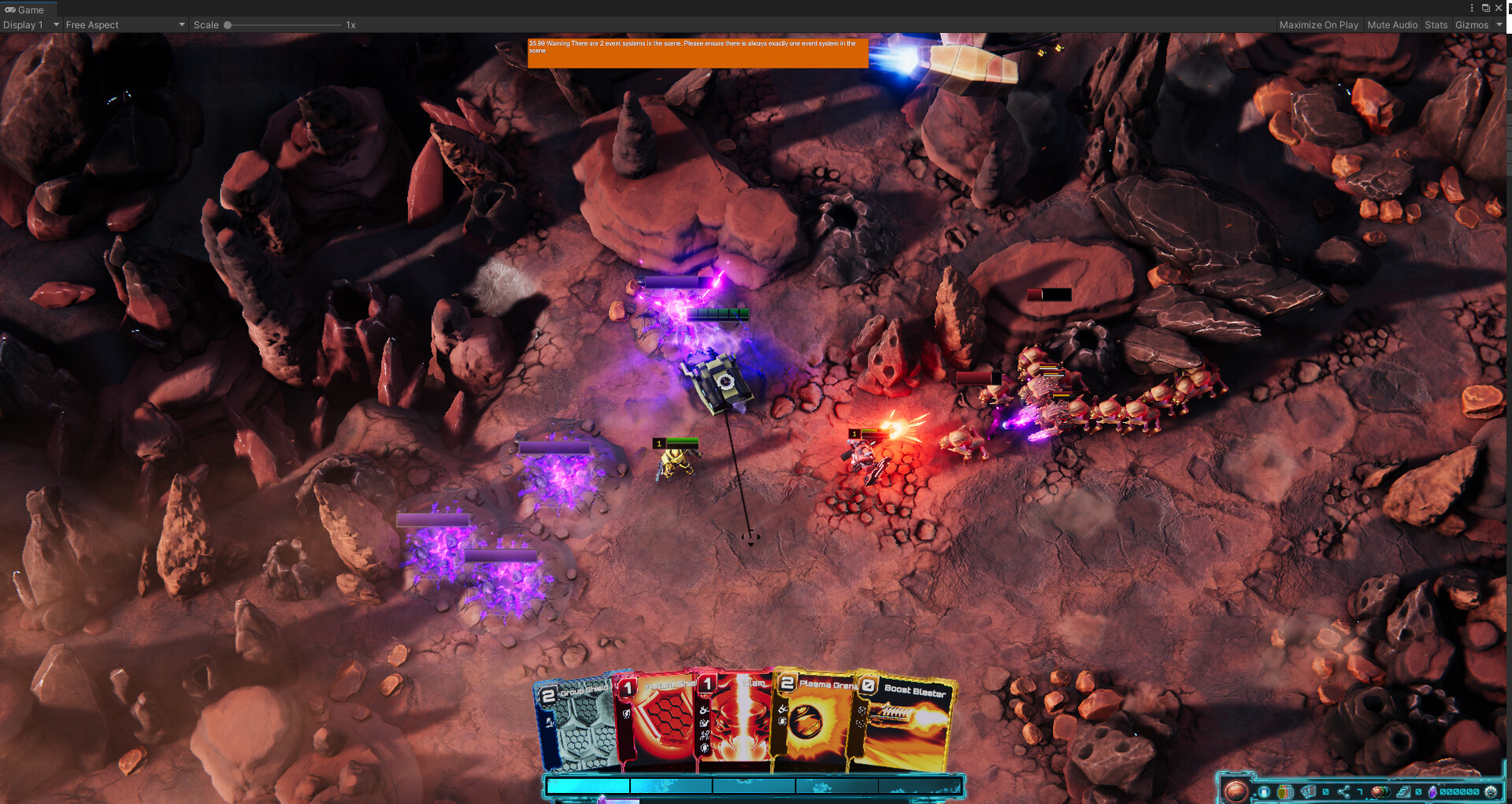This screenshot has width=1512, height=804.
Task: Click the share network icon in the HUD
Action: click(x=1345, y=791)
